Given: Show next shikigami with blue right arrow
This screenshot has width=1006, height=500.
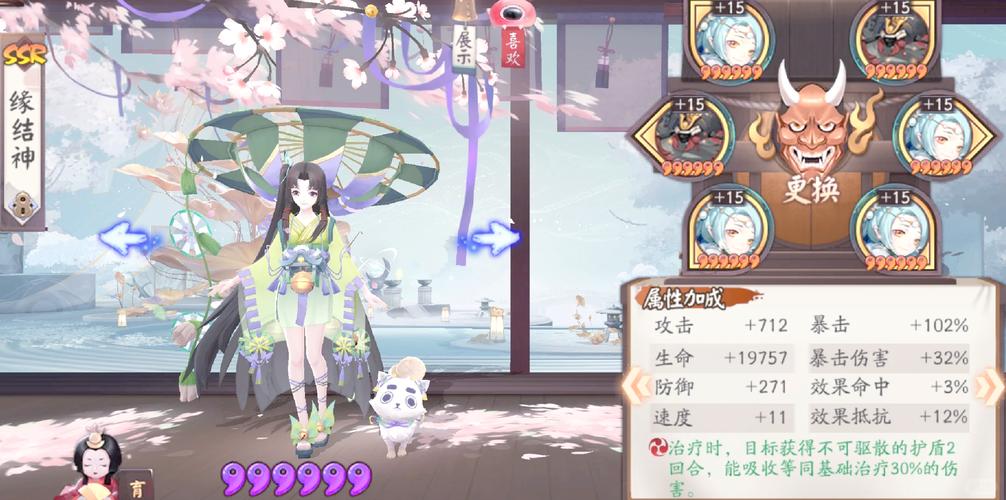Looking at the screenshot, I should tap(492, 238).
